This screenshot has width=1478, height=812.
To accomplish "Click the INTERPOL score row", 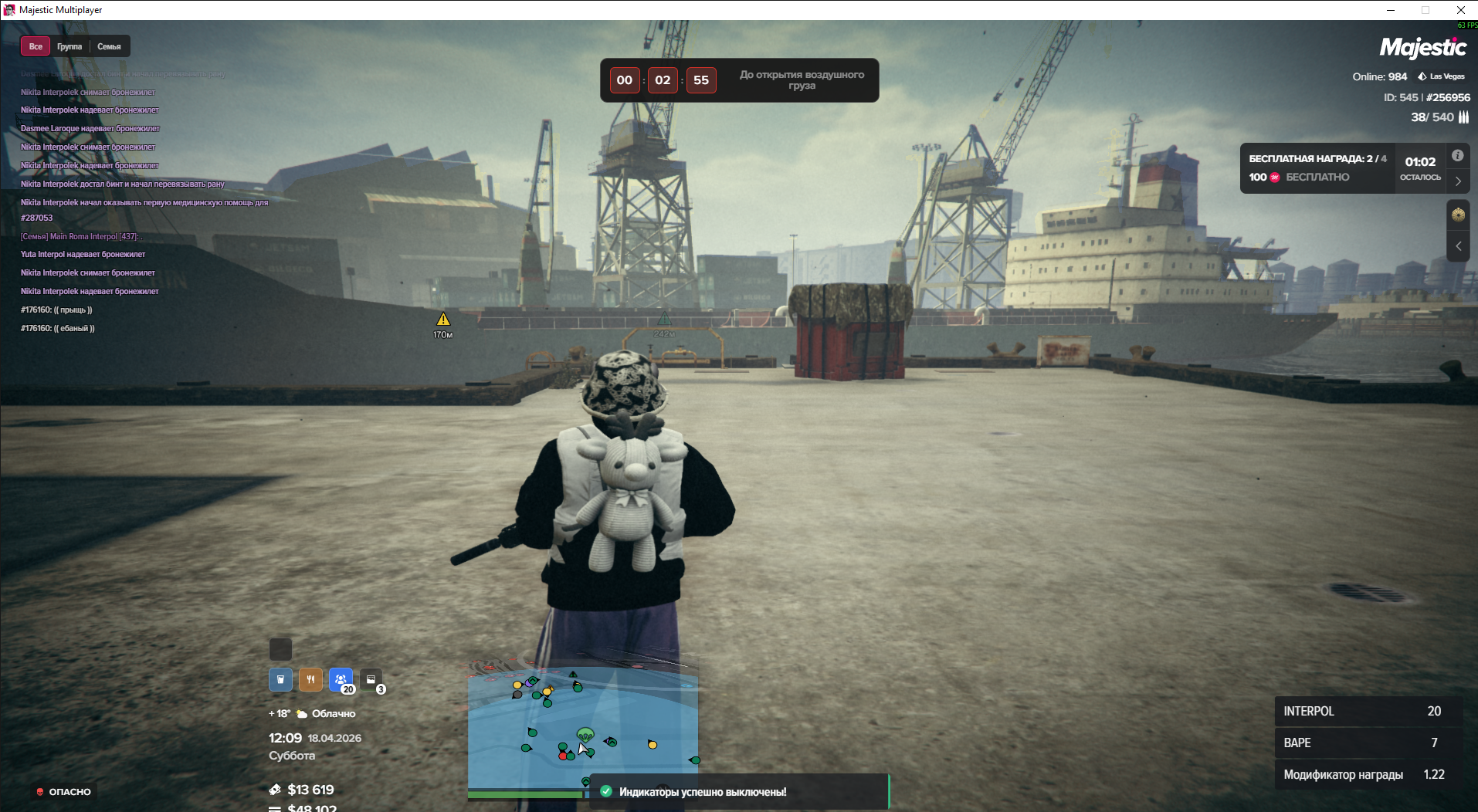I will pos(1368,711).
